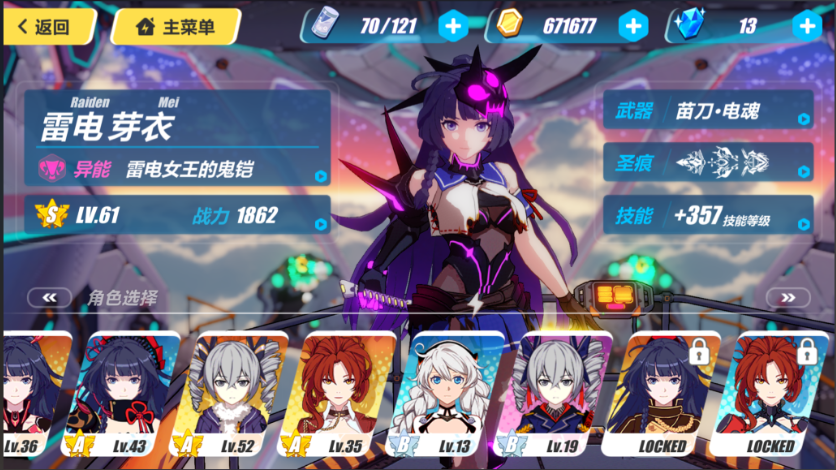This screenshot has height=470, width=836.
Task: Open the 主菜单 main menu
Action: (x=176, y=26)
